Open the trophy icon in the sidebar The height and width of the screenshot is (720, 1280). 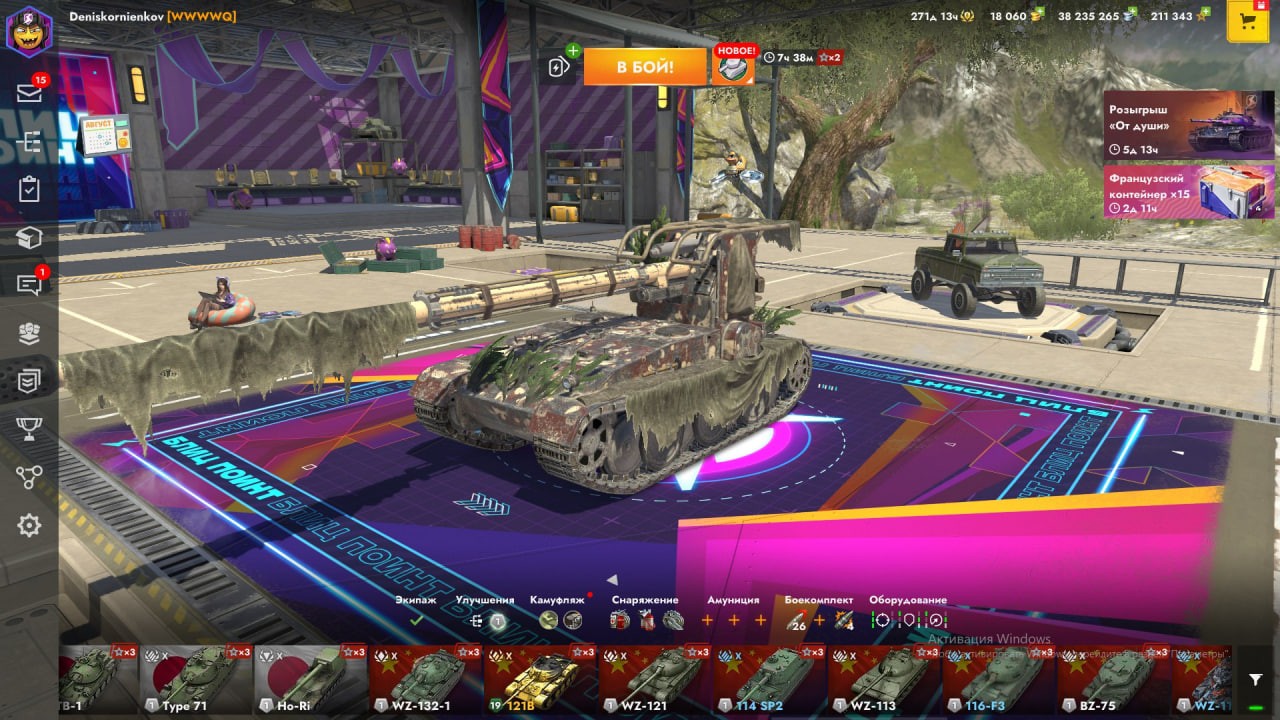[x=29, y=429]
